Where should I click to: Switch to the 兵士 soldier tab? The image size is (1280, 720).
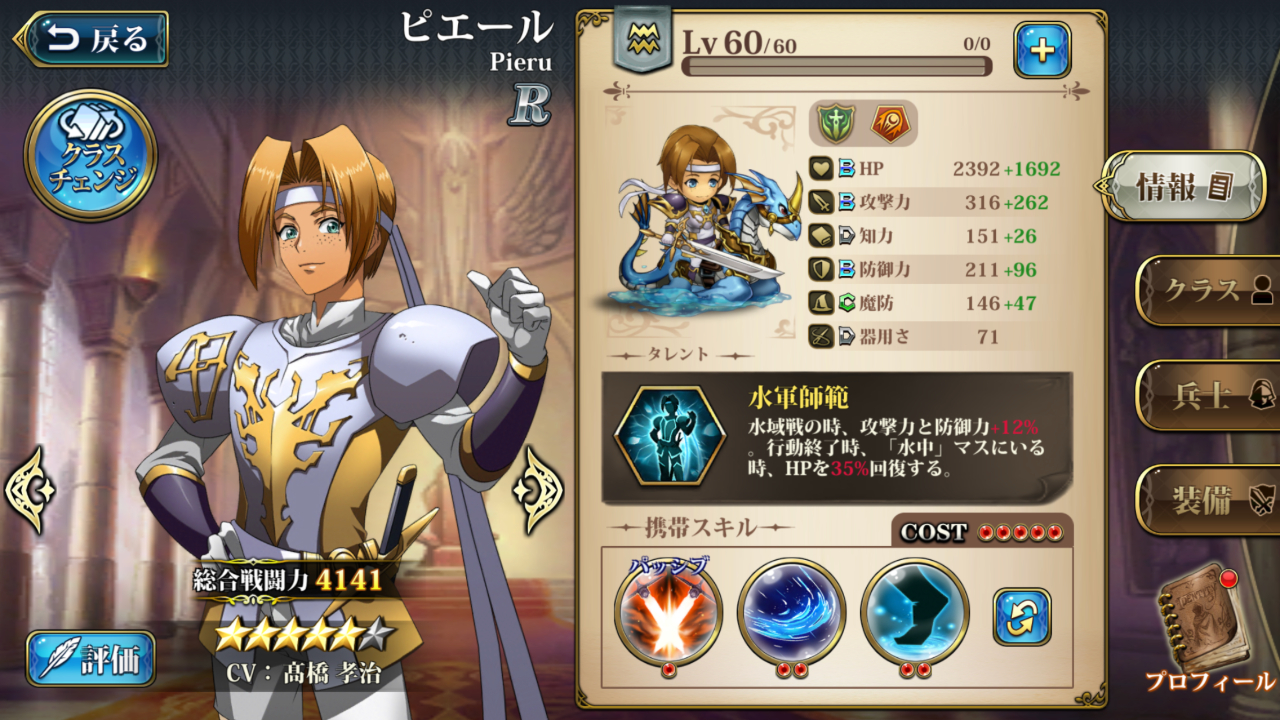coord(1211,395)
